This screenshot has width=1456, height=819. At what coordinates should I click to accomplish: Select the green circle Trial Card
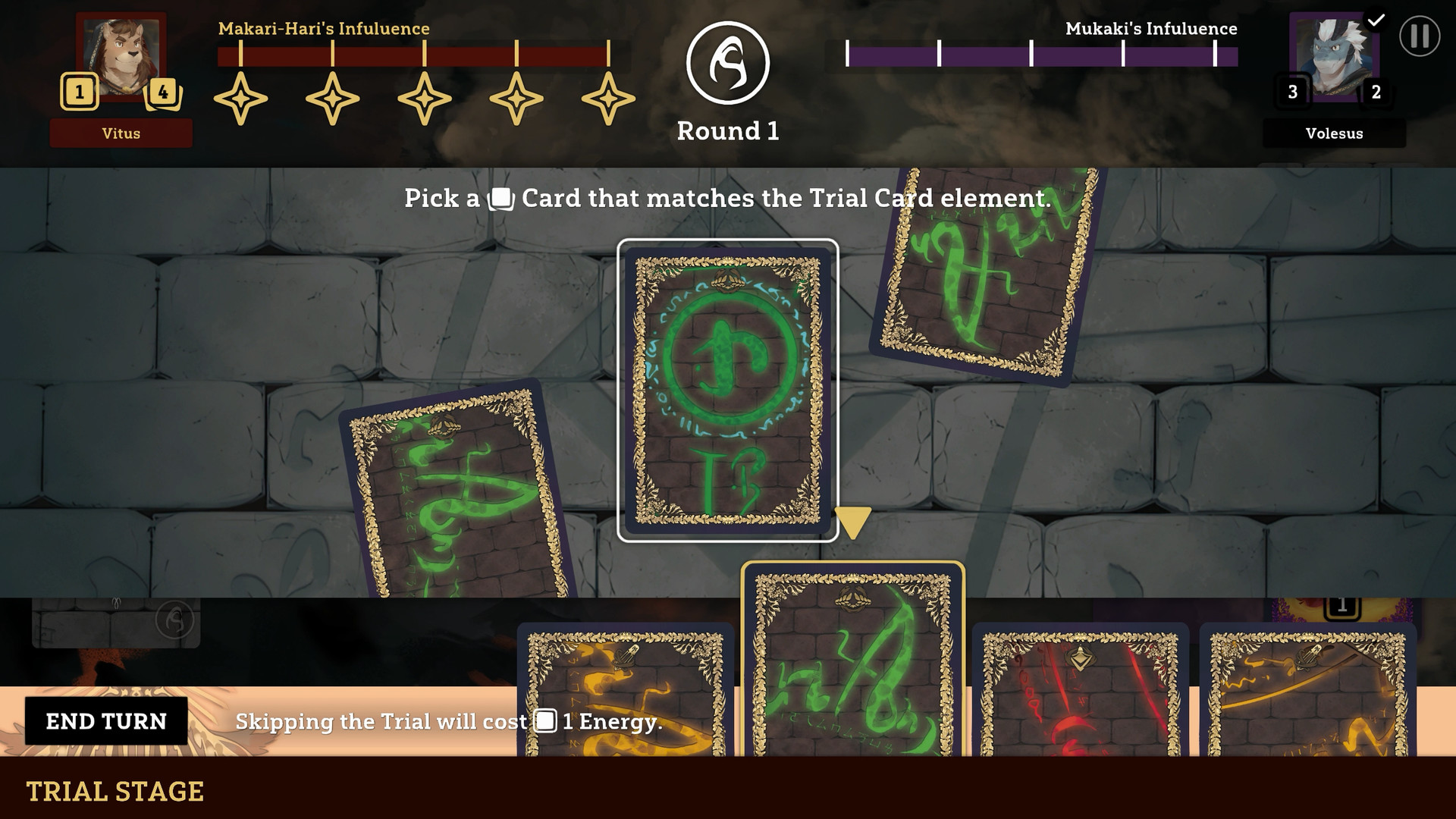[x=727, y=391]
